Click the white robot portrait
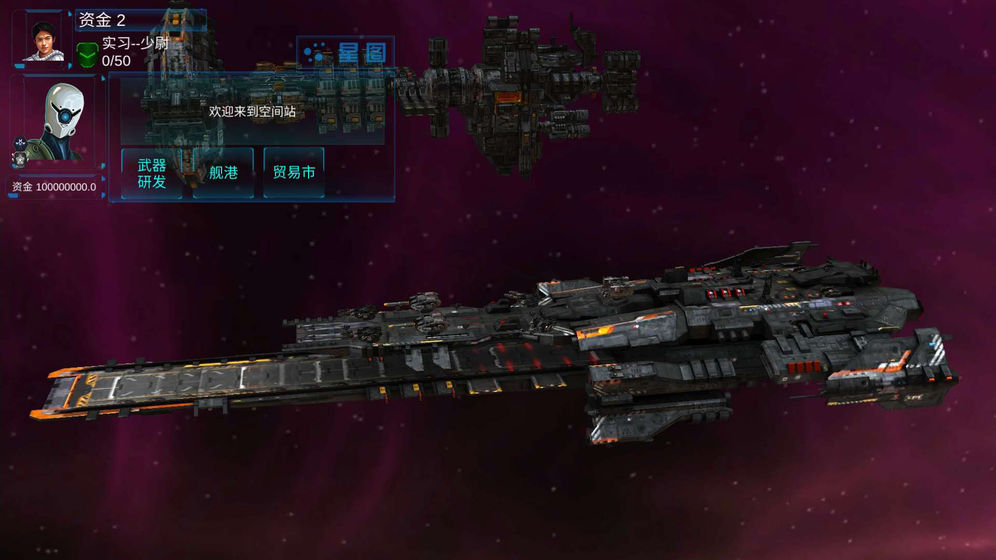The height and width of the screenshot is (560, 996). [x=56, y=122]
